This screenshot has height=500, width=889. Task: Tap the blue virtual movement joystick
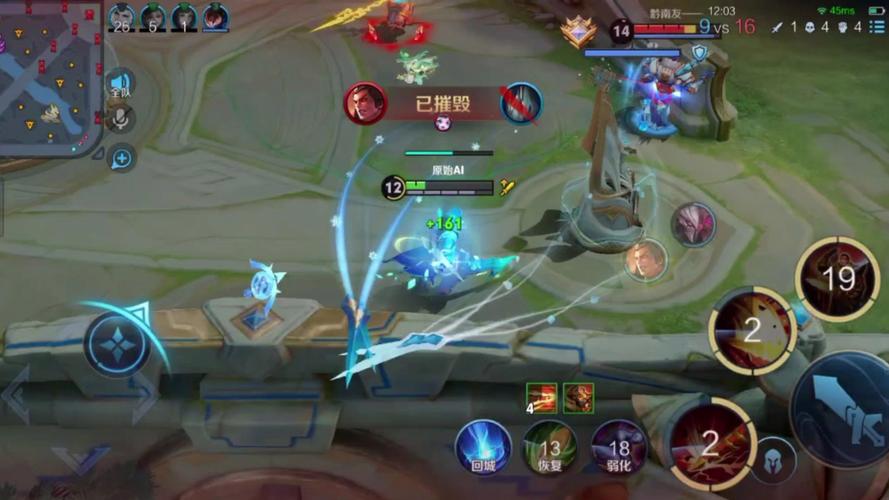[117, 344]
